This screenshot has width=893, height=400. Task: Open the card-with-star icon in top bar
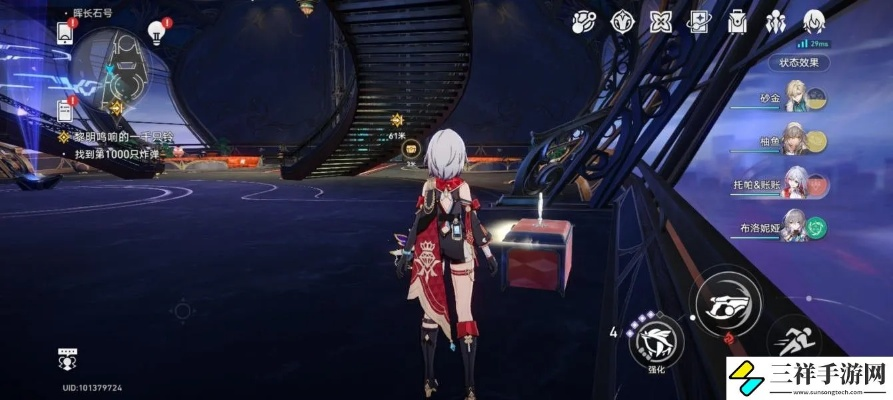click(698, 21)
